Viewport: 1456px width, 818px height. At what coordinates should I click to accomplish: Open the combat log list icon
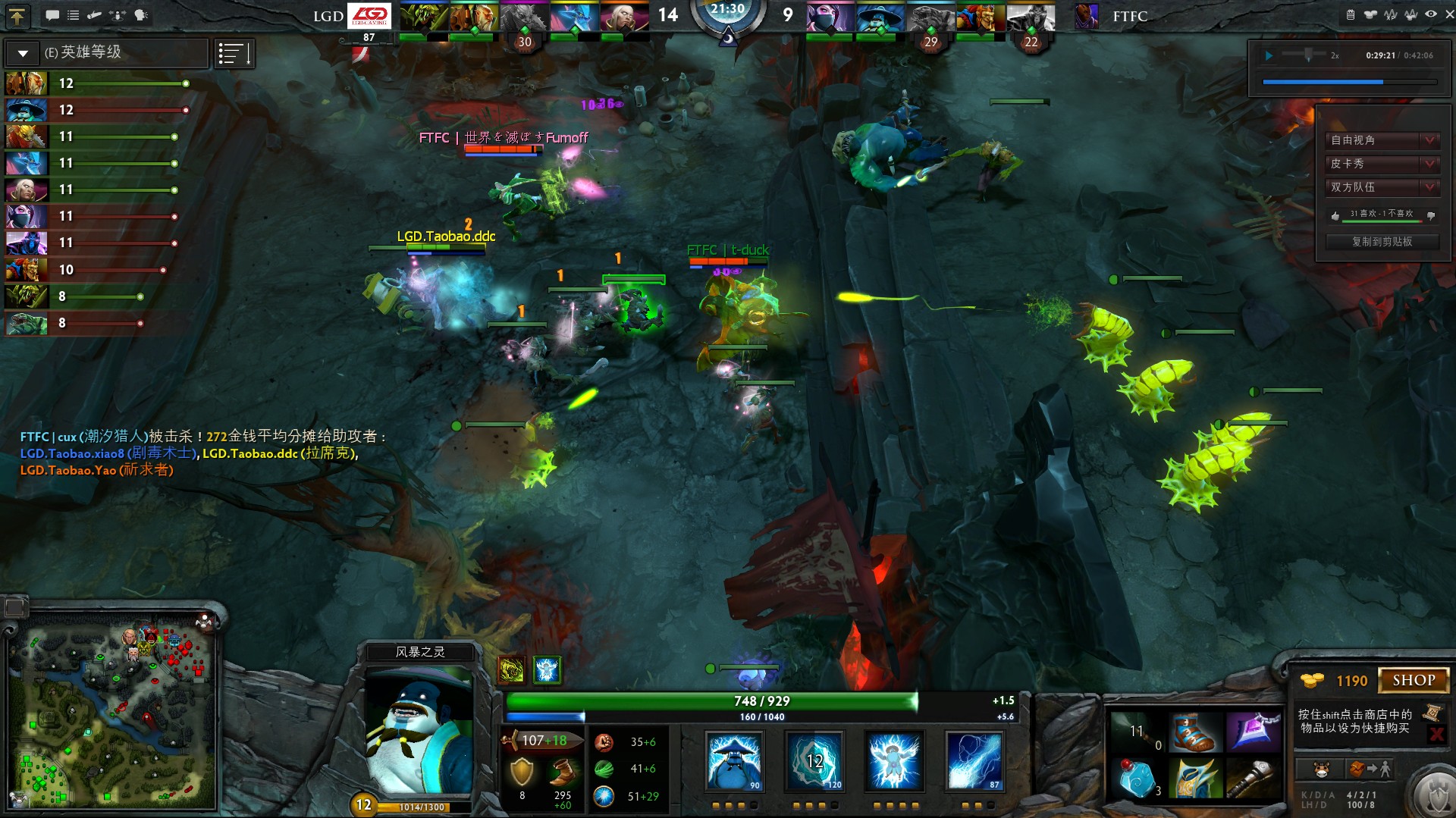pyautogui.click(x=74, y=14)
